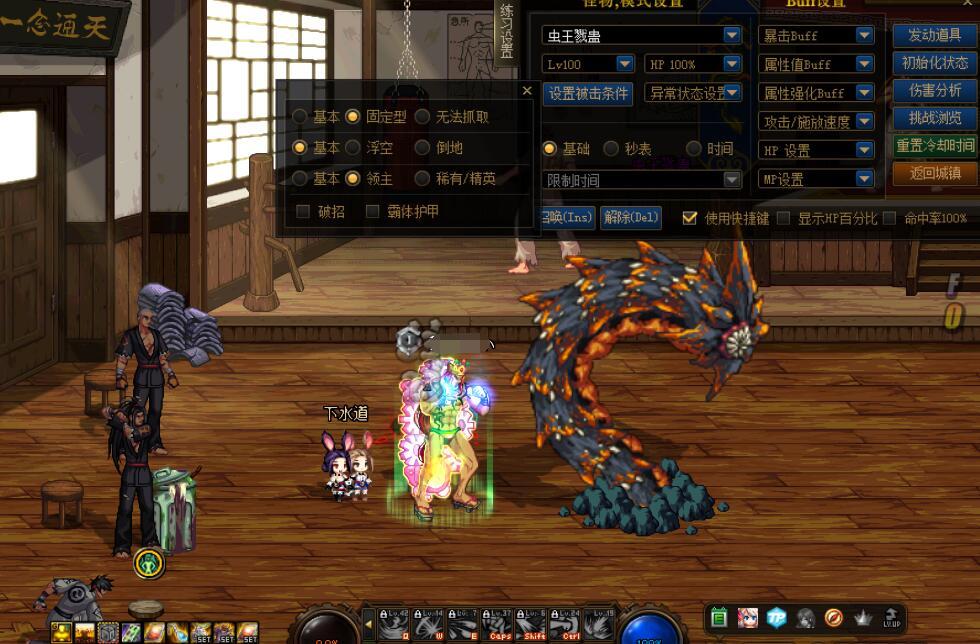Click the 初始化状态 button
980x644 pixels.
(x=934, y=62)
